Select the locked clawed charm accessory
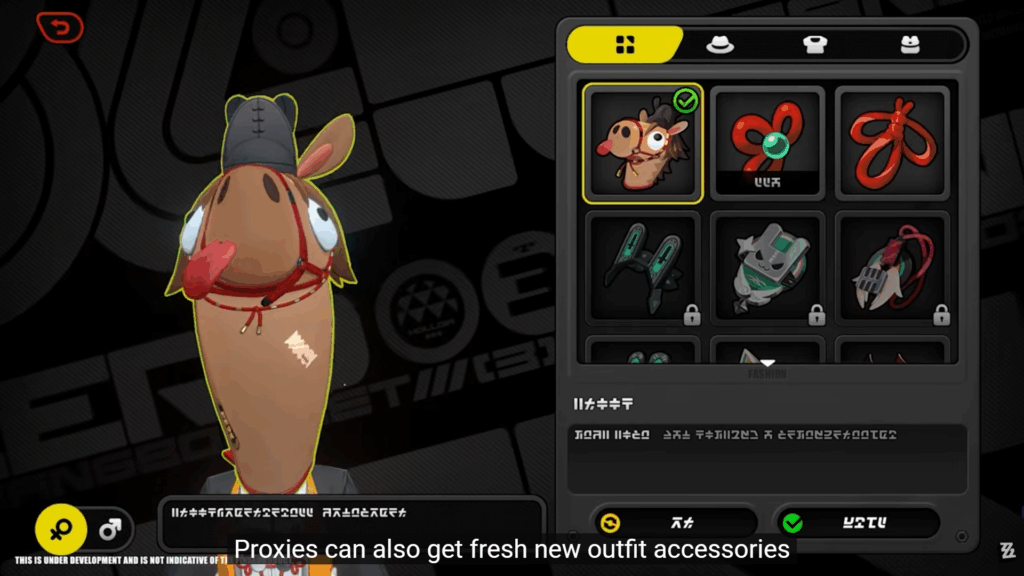Image resolution: width=1024 pixels, height=576 pixels. [x=891, y=268]
